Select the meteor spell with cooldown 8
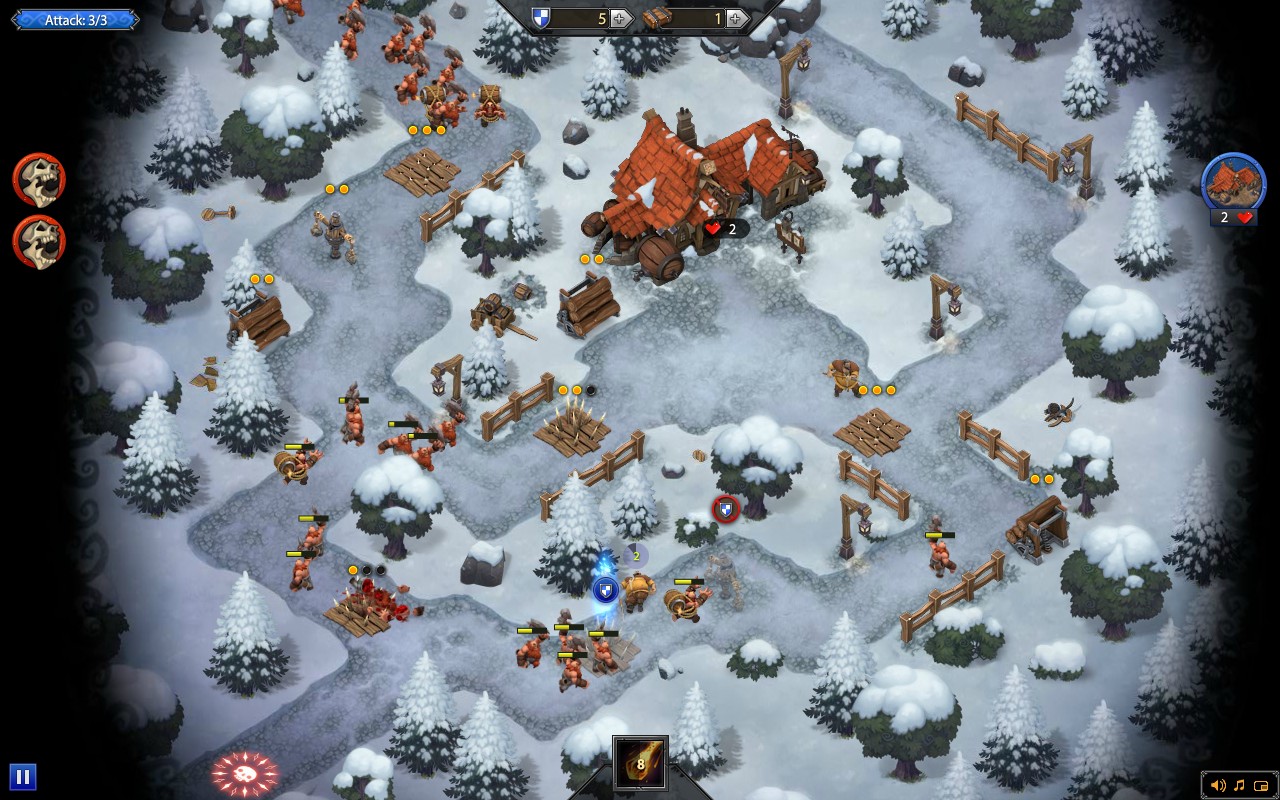Image resolution: width=1280 pixels, height=800 pixels. pyautogui.click(x=640, y=761)
